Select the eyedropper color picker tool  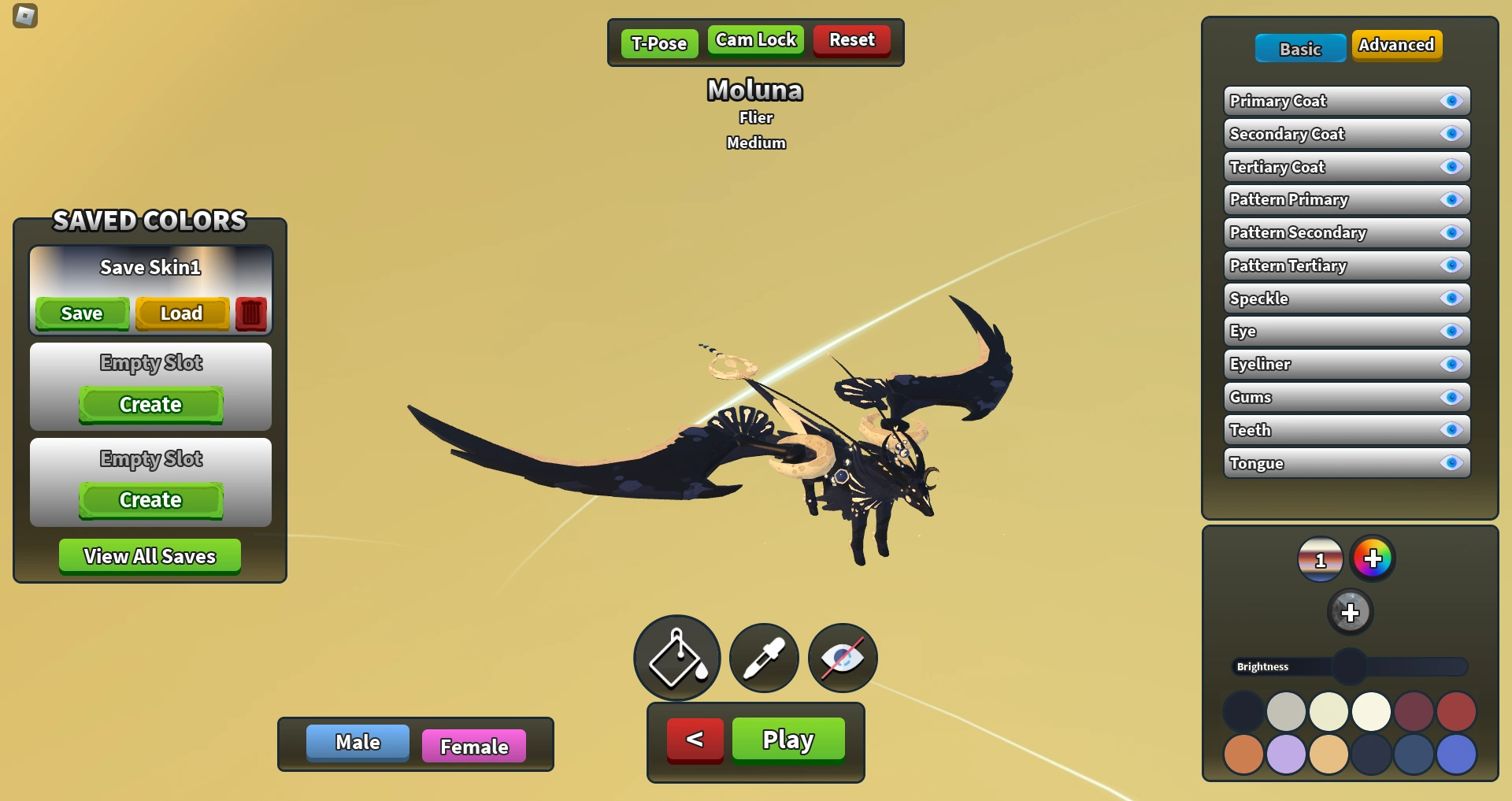pos(762,658)
